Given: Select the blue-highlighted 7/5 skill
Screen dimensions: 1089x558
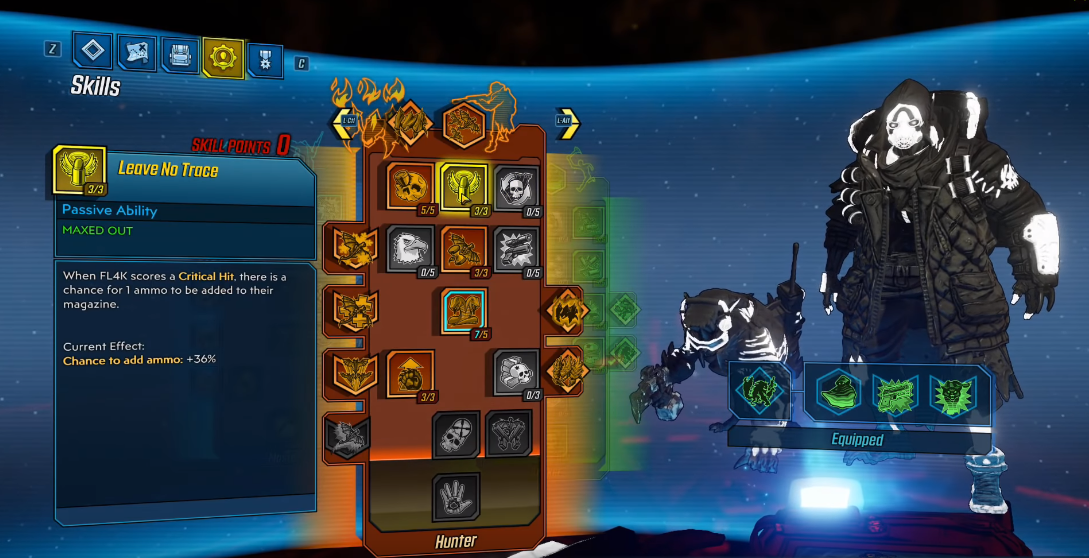Looking at the screenshot, I should tap(464, 310).
